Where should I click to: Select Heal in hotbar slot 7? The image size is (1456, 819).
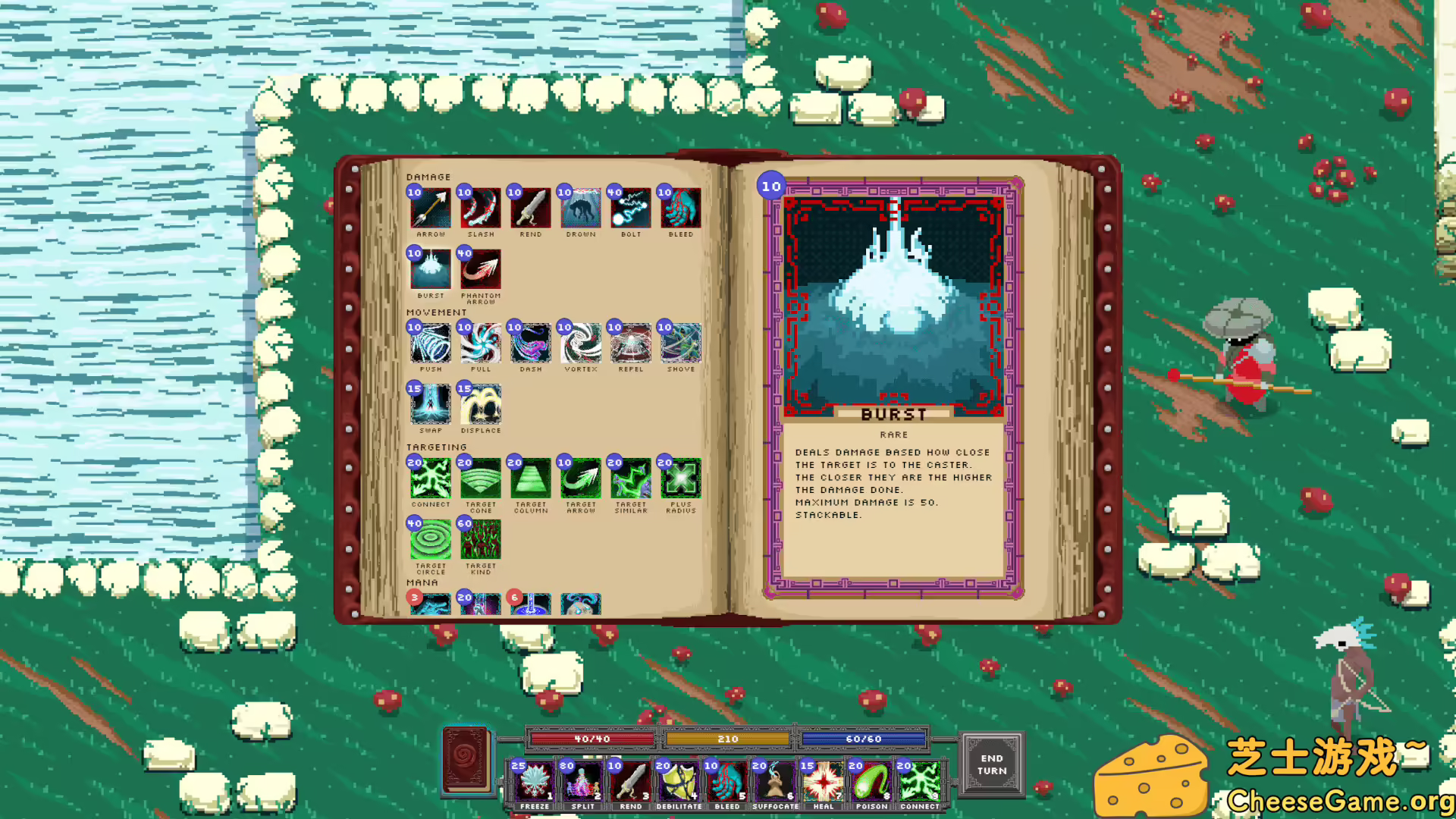(824, 781)
